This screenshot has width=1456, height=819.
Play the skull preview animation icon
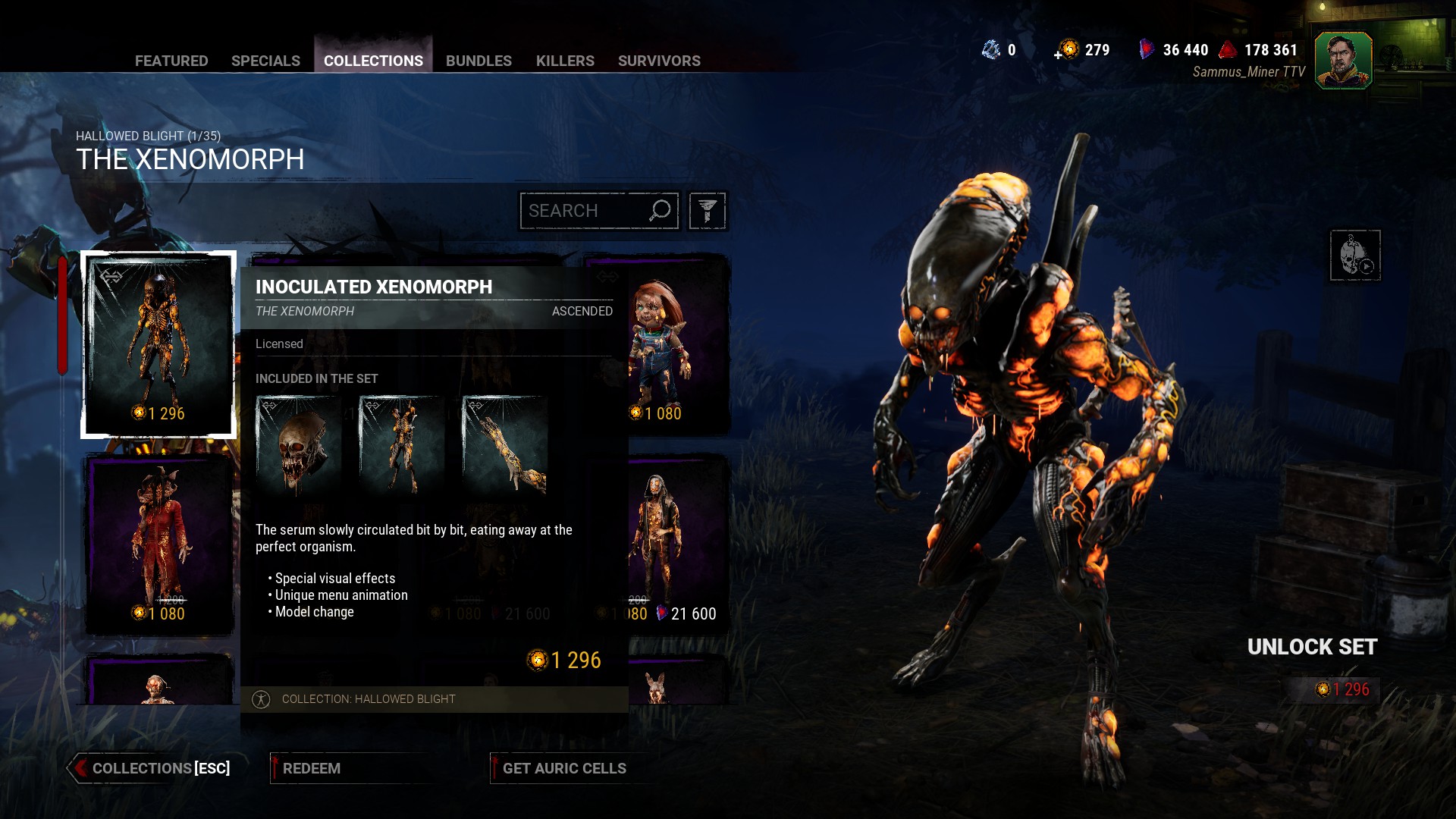[1355, 256]
